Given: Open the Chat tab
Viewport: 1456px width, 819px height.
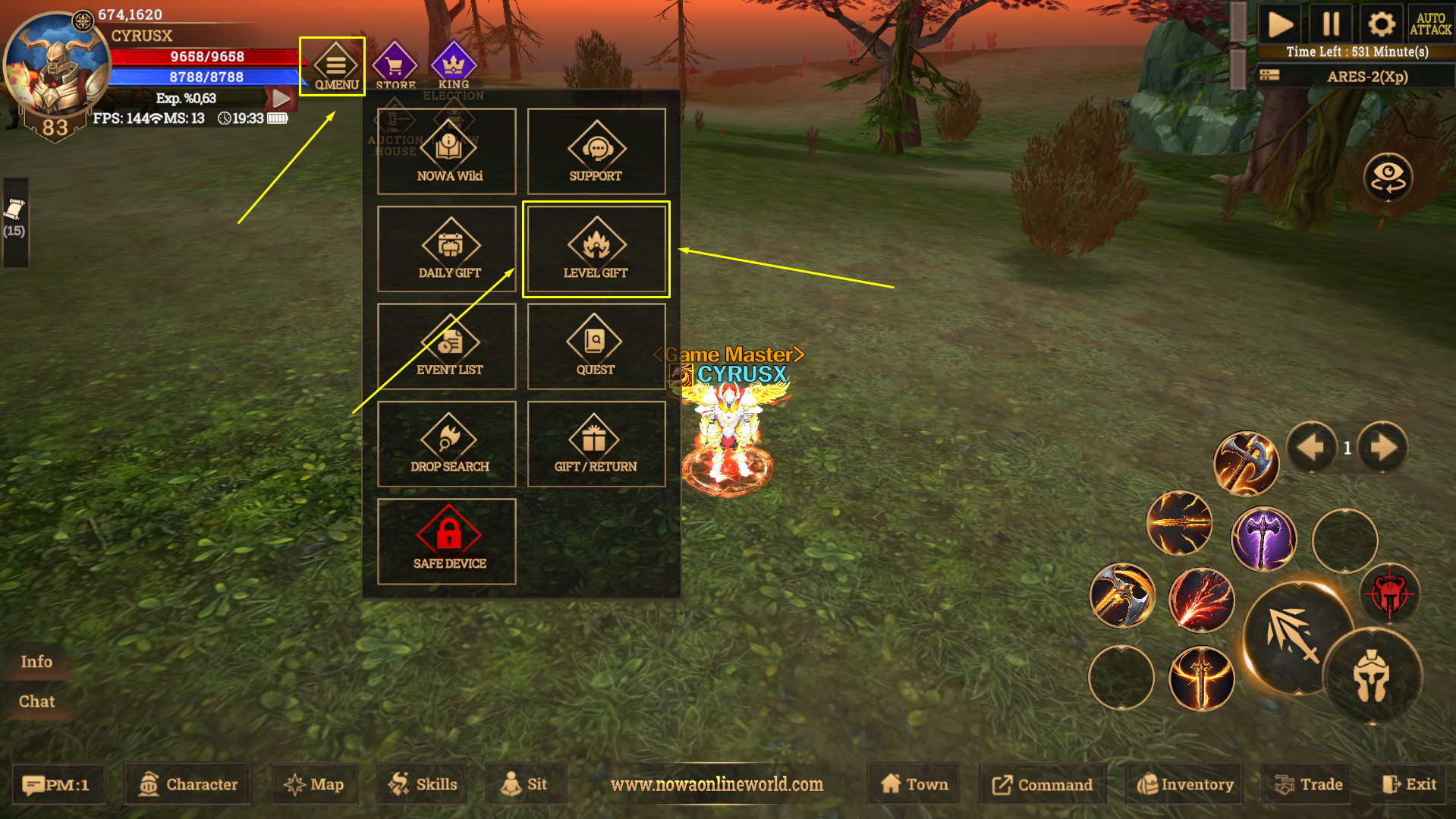Looking at the screenshot, I should pos(36,701).
